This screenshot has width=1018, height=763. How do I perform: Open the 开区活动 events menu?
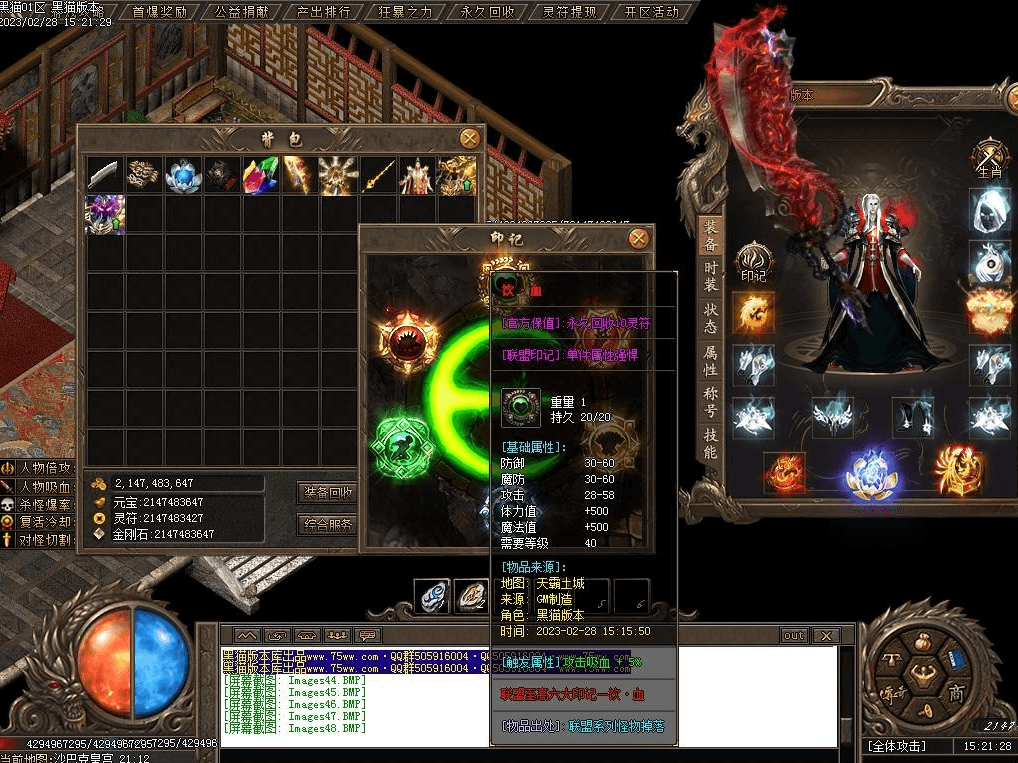click(x=651, y=12)
